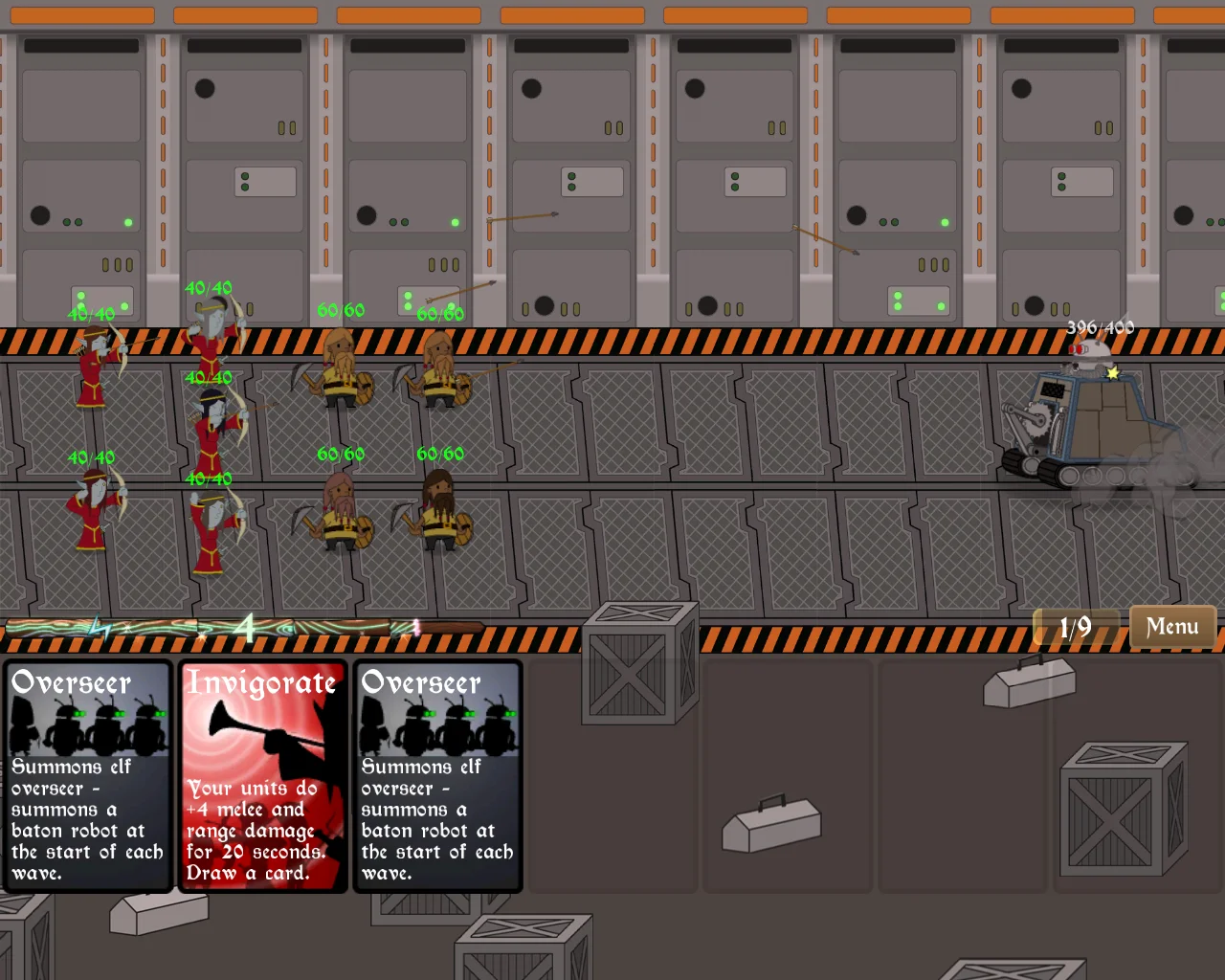This screenshot has height=980, width=1225.
Task: Click the 1/9 wave indicator
Action: (x=1077, y=626)
